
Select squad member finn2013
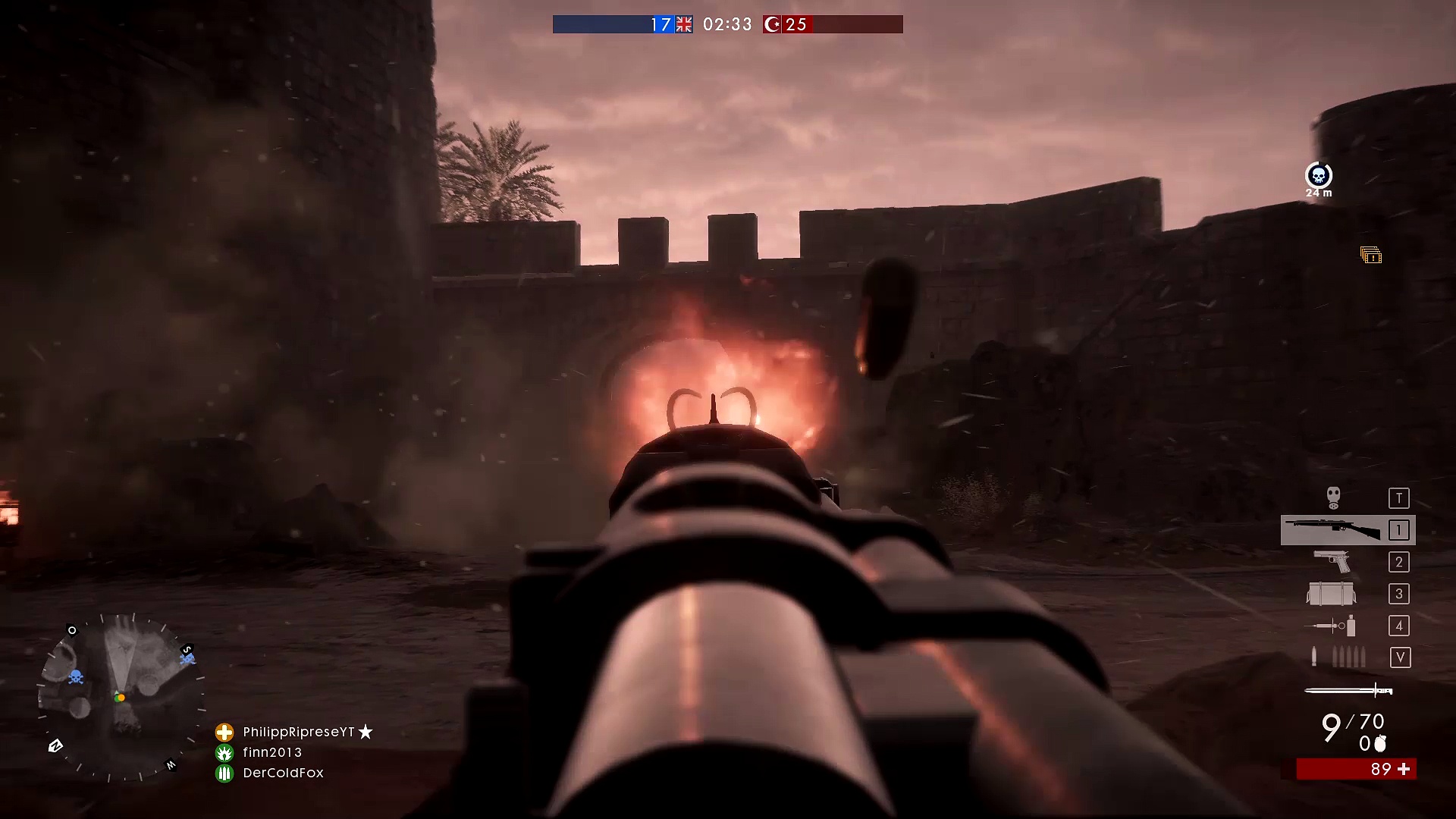tap(272, 752)
